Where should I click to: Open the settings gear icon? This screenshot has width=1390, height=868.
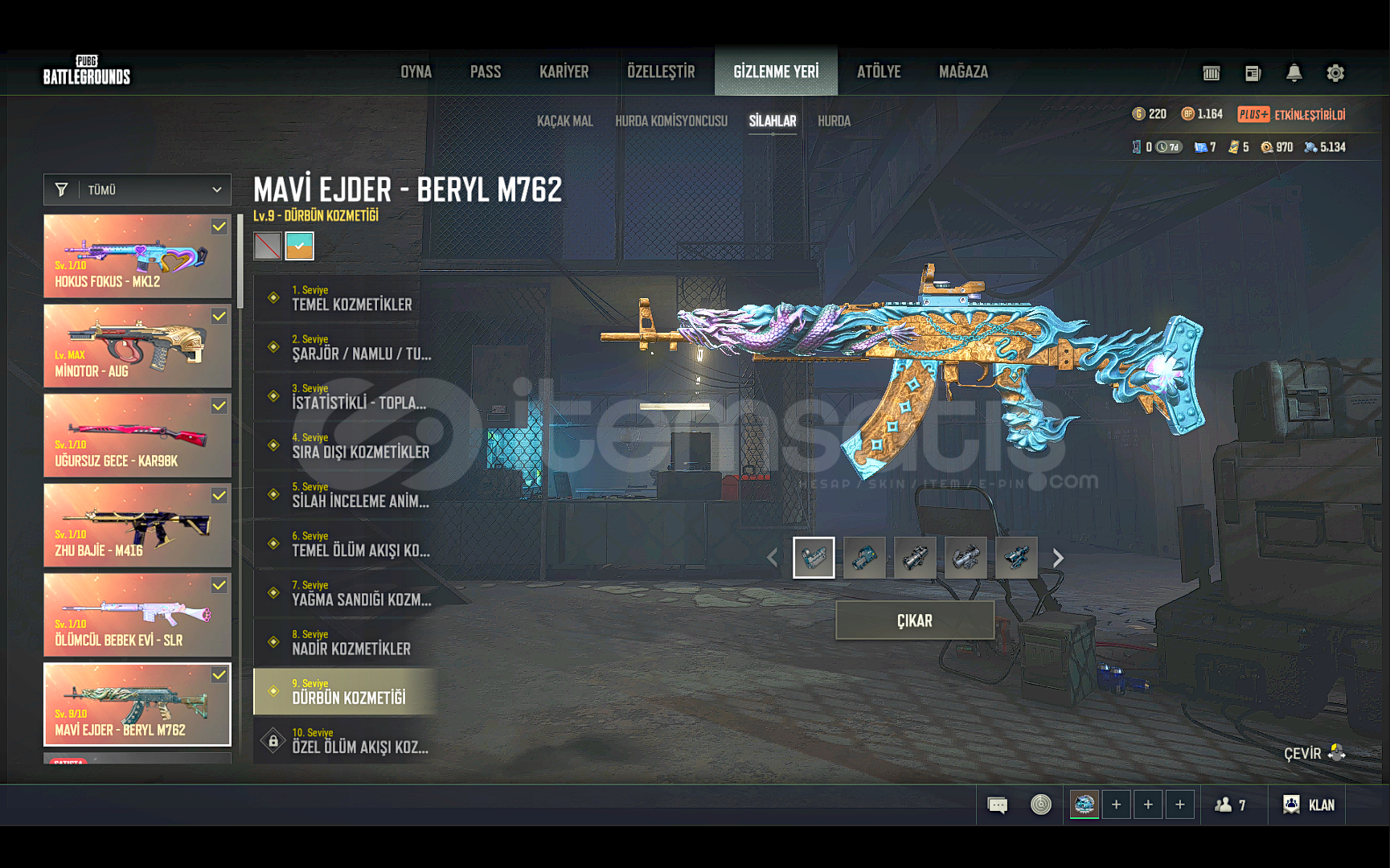pyautogui.click(x=1335, y=73)
